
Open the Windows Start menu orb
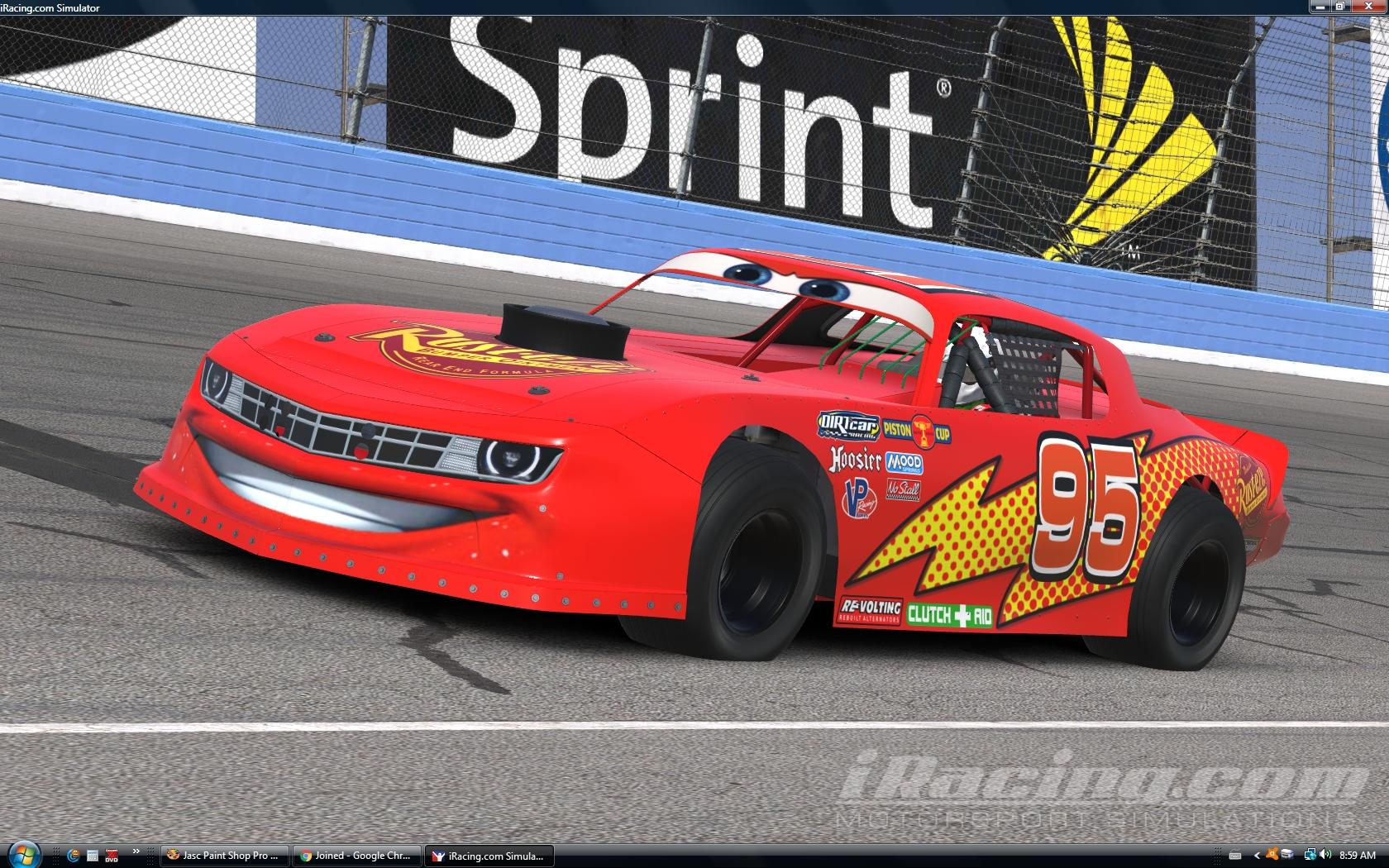(25, 856)
